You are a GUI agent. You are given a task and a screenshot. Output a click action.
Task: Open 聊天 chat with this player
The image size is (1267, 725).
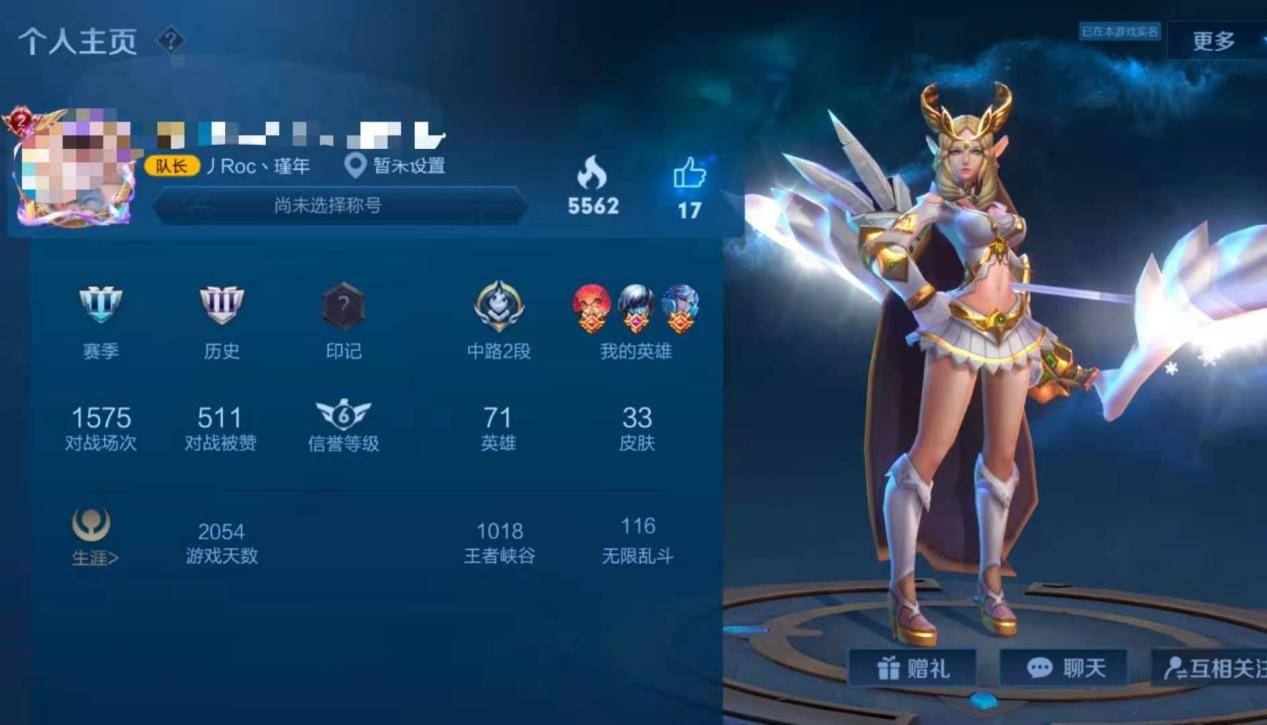tap(1063, 668)
